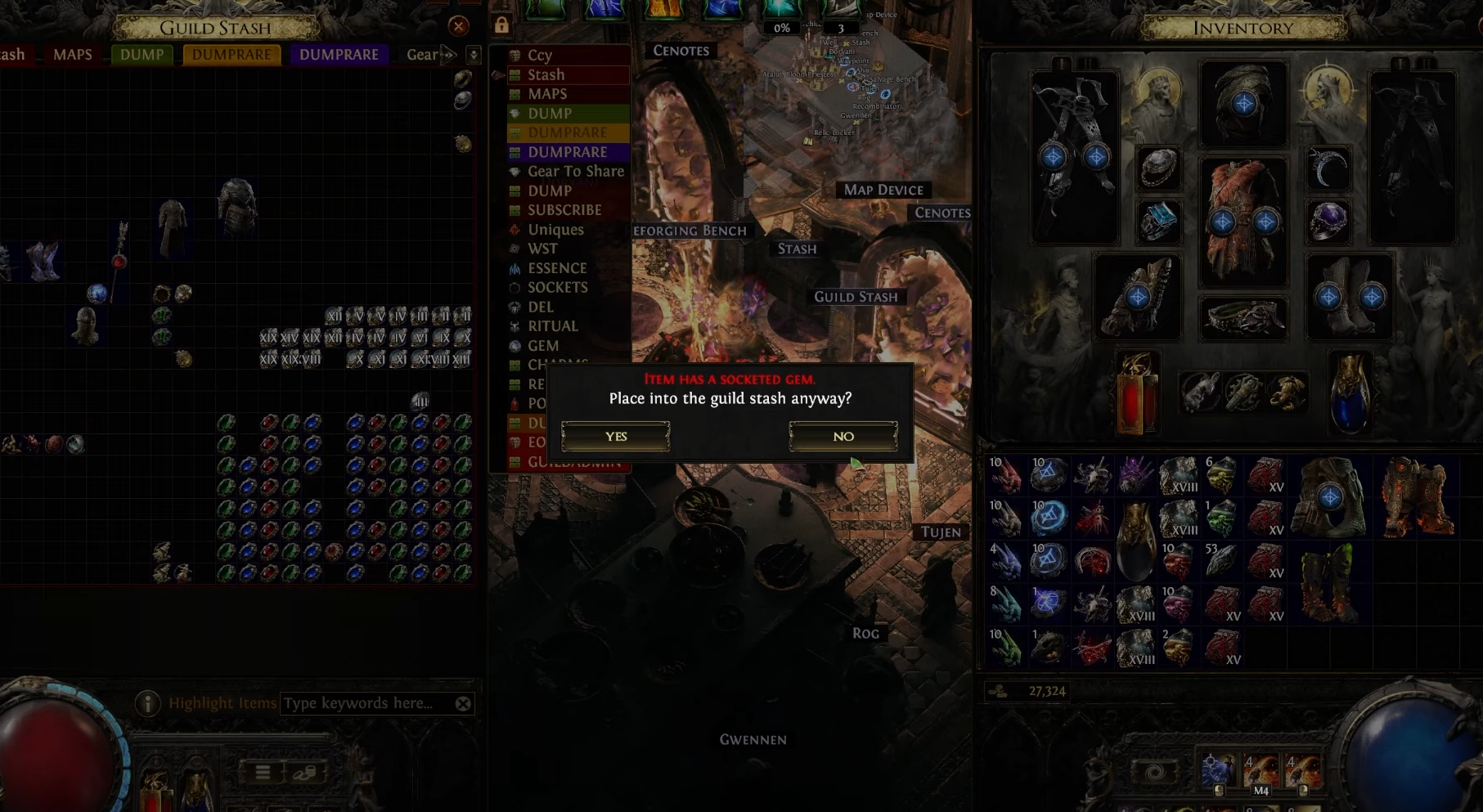This screenshot has height=812, width=1483.
Task: Toggle the stash tab lock icon
Action: point(501,24)
